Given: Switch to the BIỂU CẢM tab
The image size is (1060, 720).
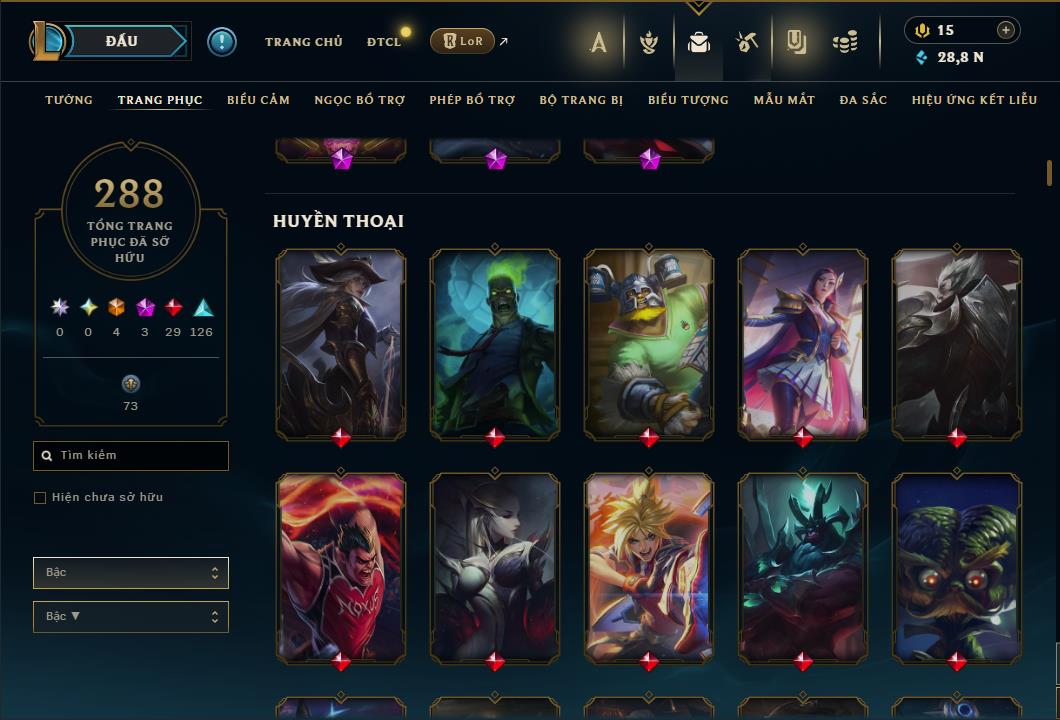Looking at the screenshot, I should [258, 100].
